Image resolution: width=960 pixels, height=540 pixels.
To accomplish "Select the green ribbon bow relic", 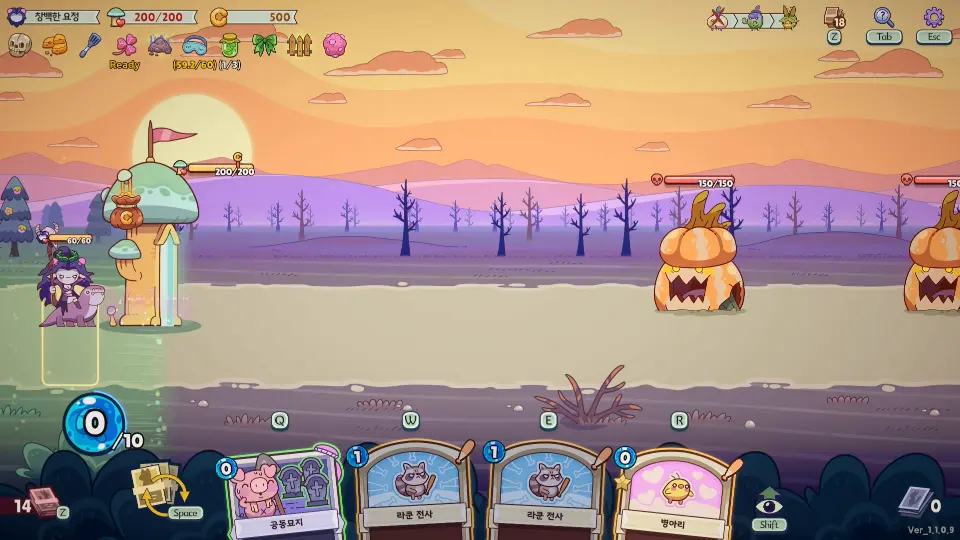I will (264, 45).
